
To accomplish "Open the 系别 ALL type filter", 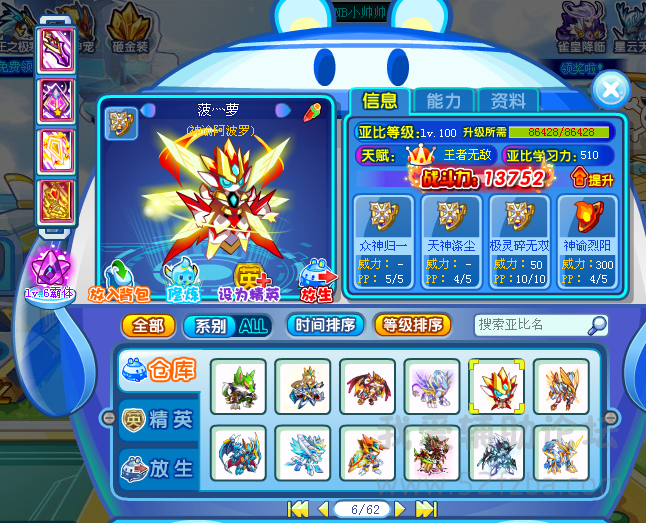I will coord(227,326).
